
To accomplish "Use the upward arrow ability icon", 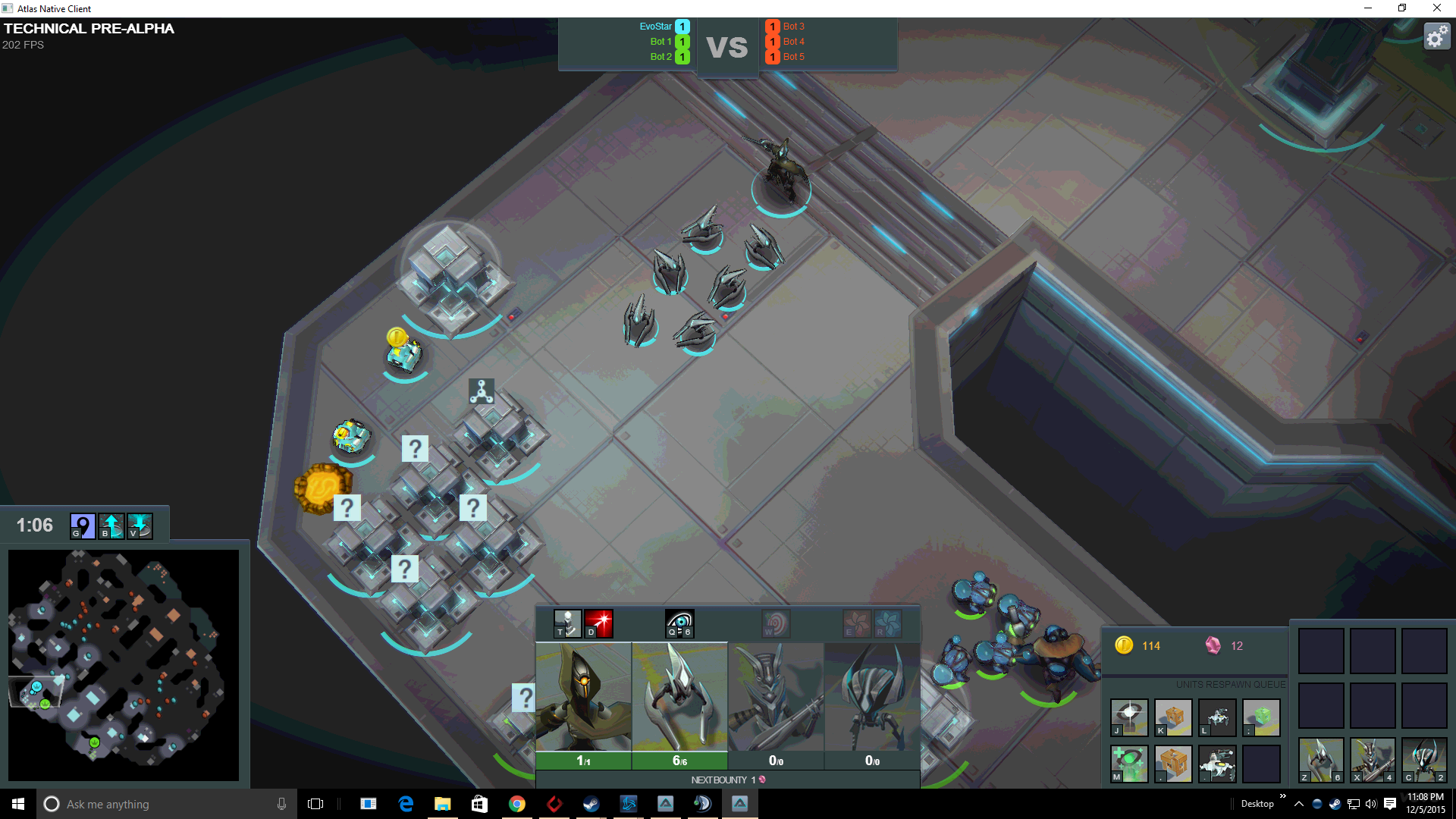I will 111,526.
